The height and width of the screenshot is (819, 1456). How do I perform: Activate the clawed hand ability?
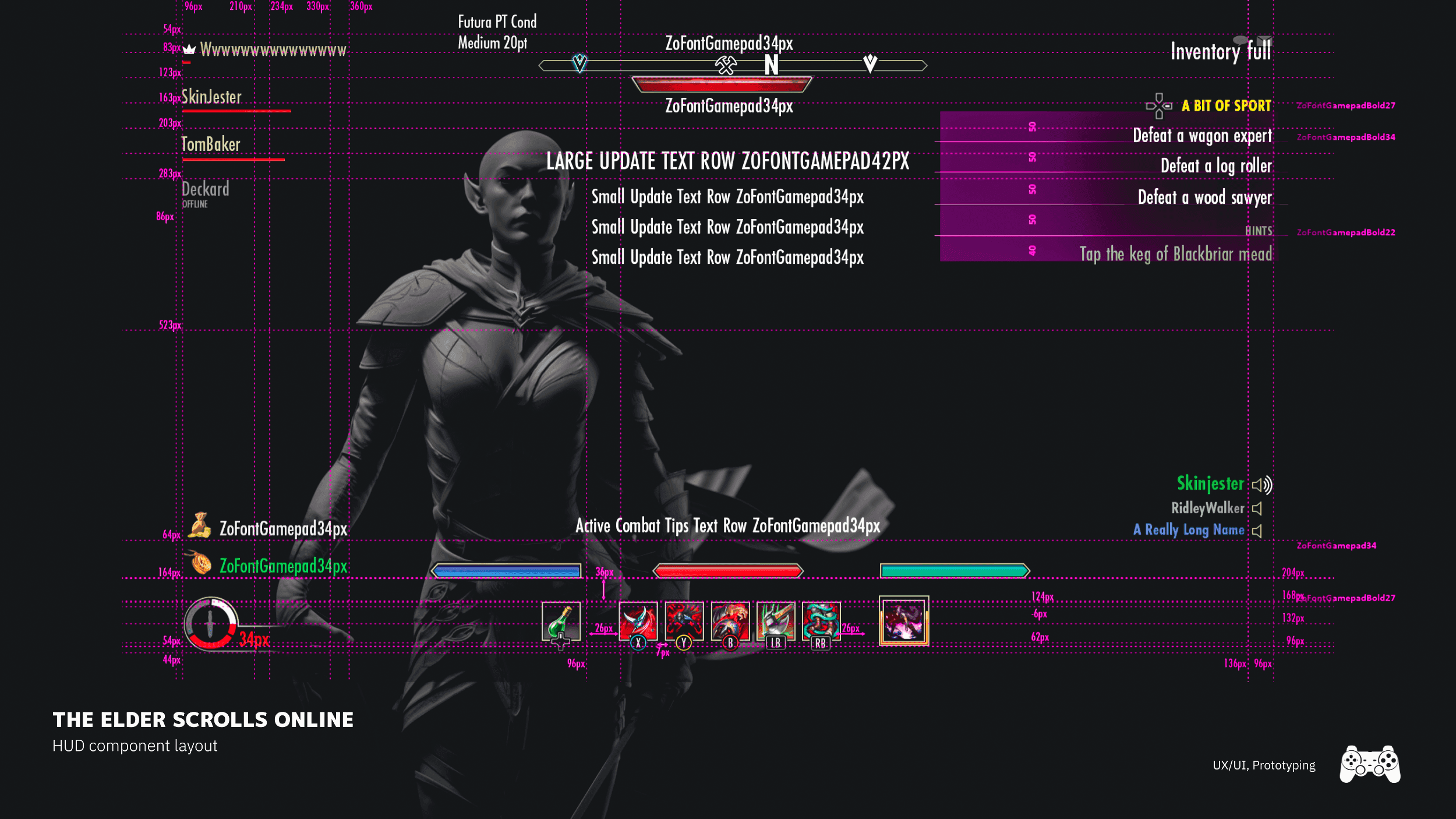point(730,620)
